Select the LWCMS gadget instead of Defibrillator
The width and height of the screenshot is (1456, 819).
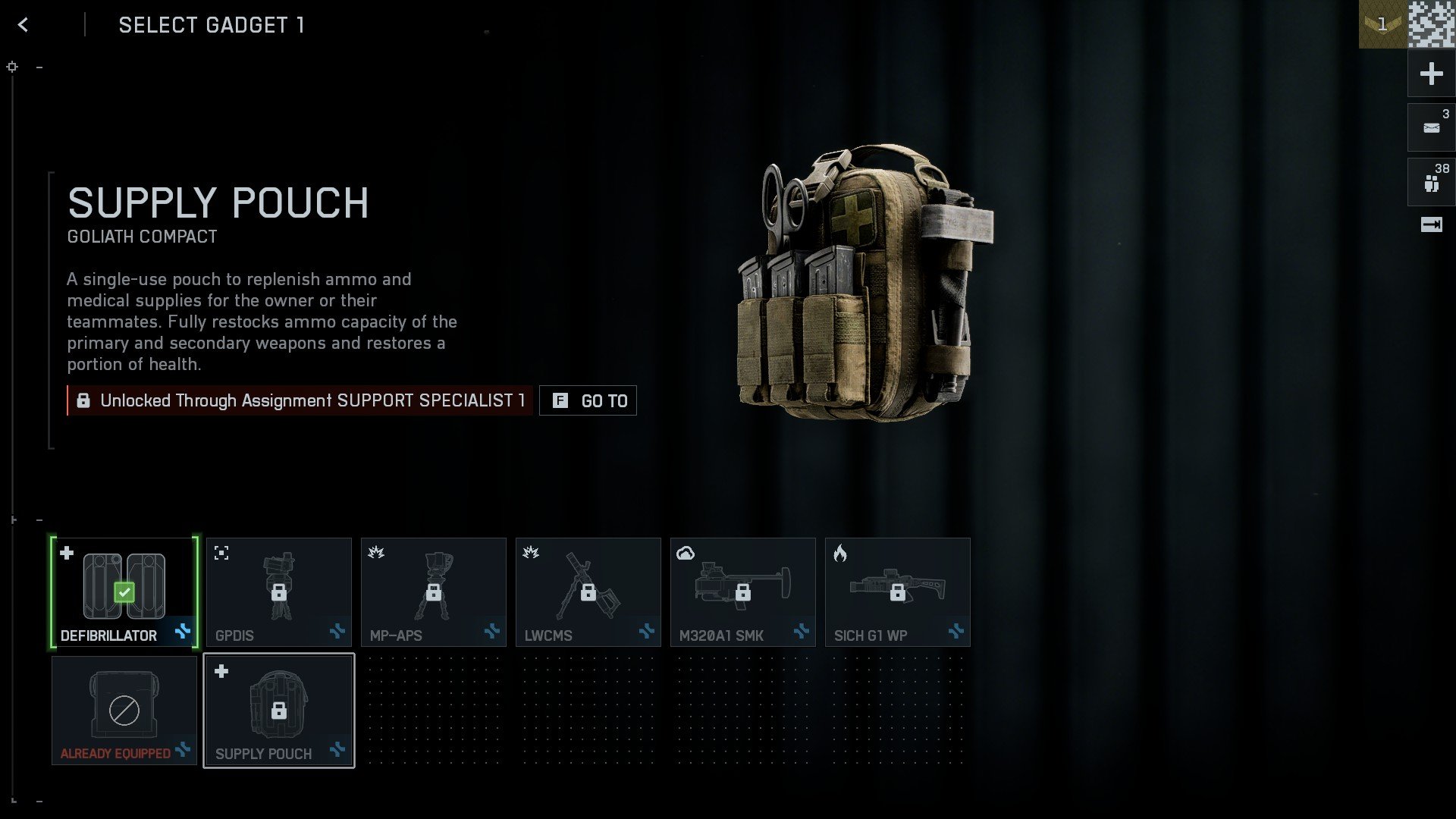tap(588, 591)
